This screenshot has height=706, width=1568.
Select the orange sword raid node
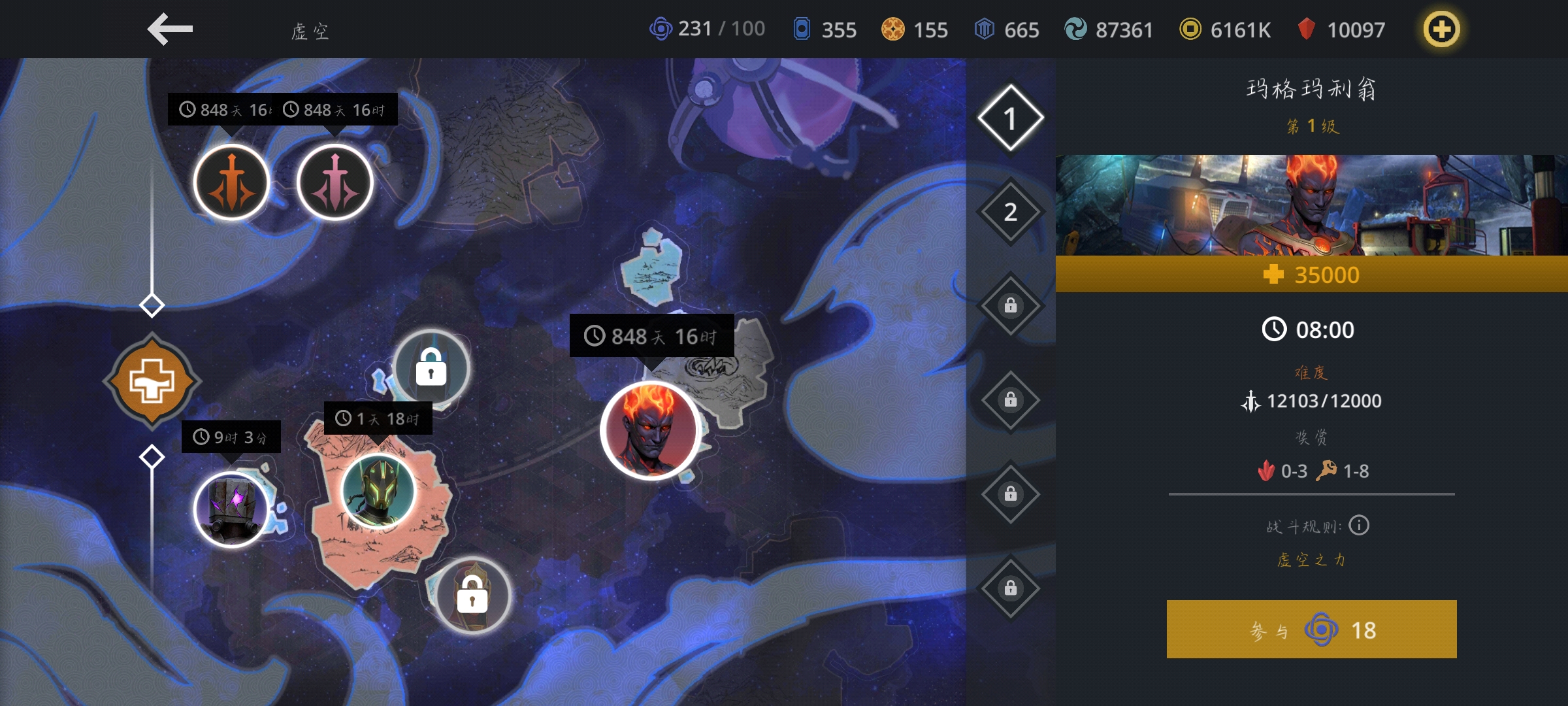click(231, 182)
